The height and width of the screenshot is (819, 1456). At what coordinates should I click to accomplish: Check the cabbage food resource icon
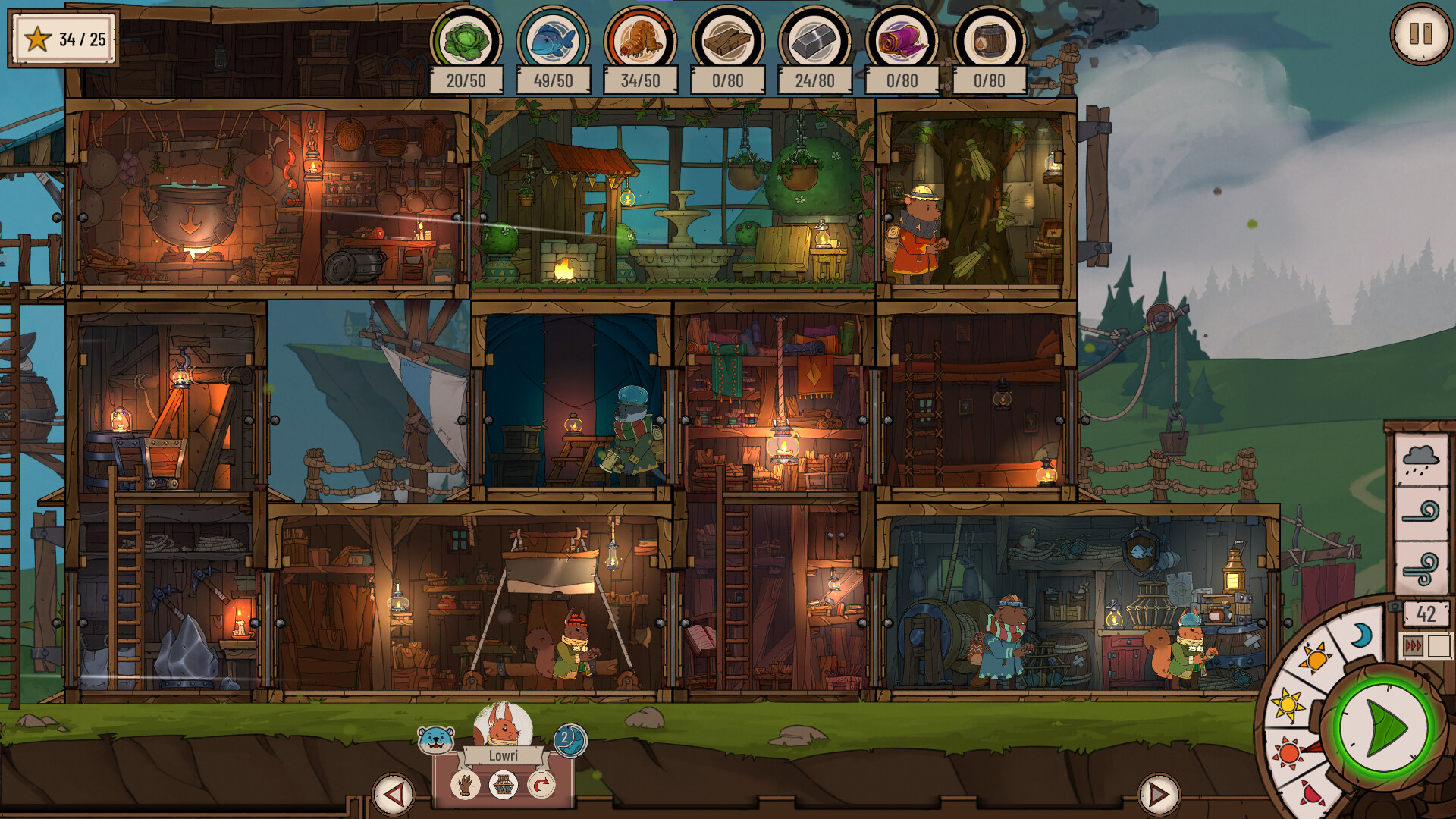[x=466, y=40]
